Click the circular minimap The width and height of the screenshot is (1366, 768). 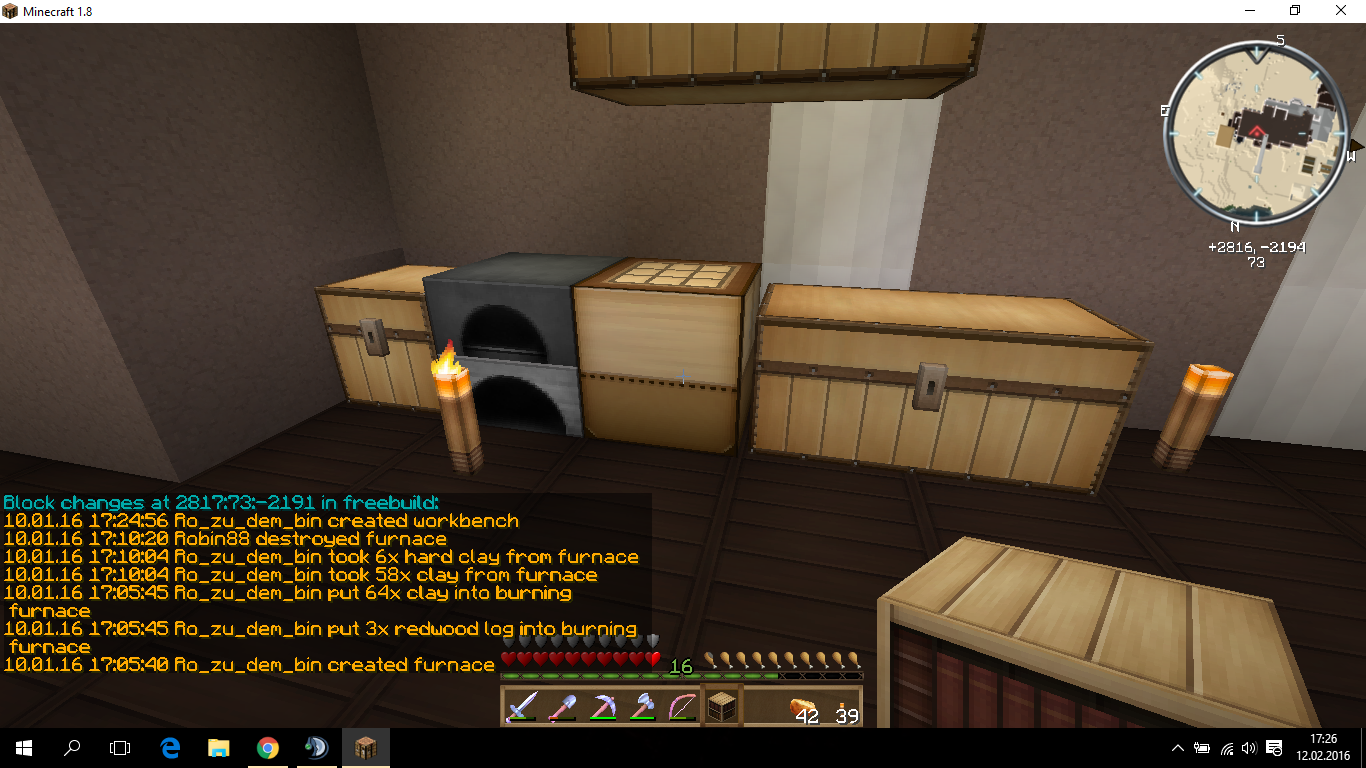(1255, 133)
